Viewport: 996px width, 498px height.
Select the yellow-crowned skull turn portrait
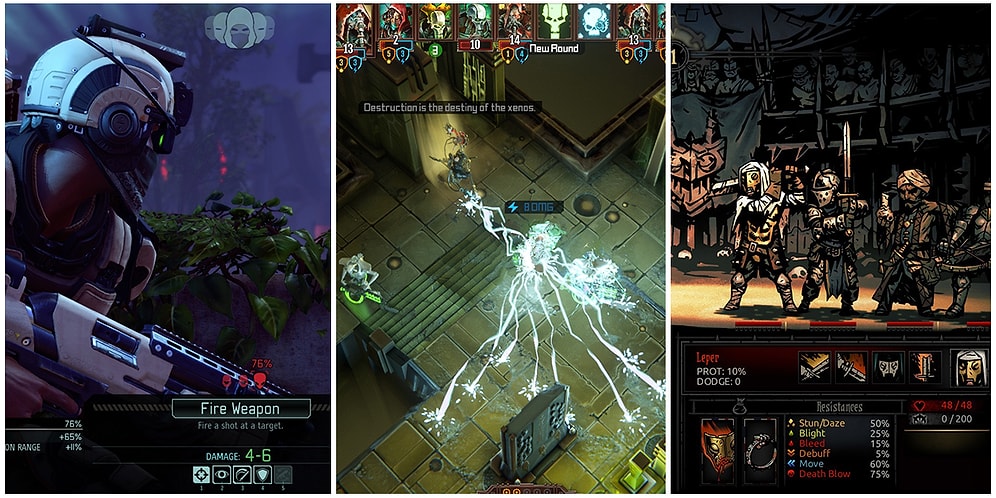433,20
